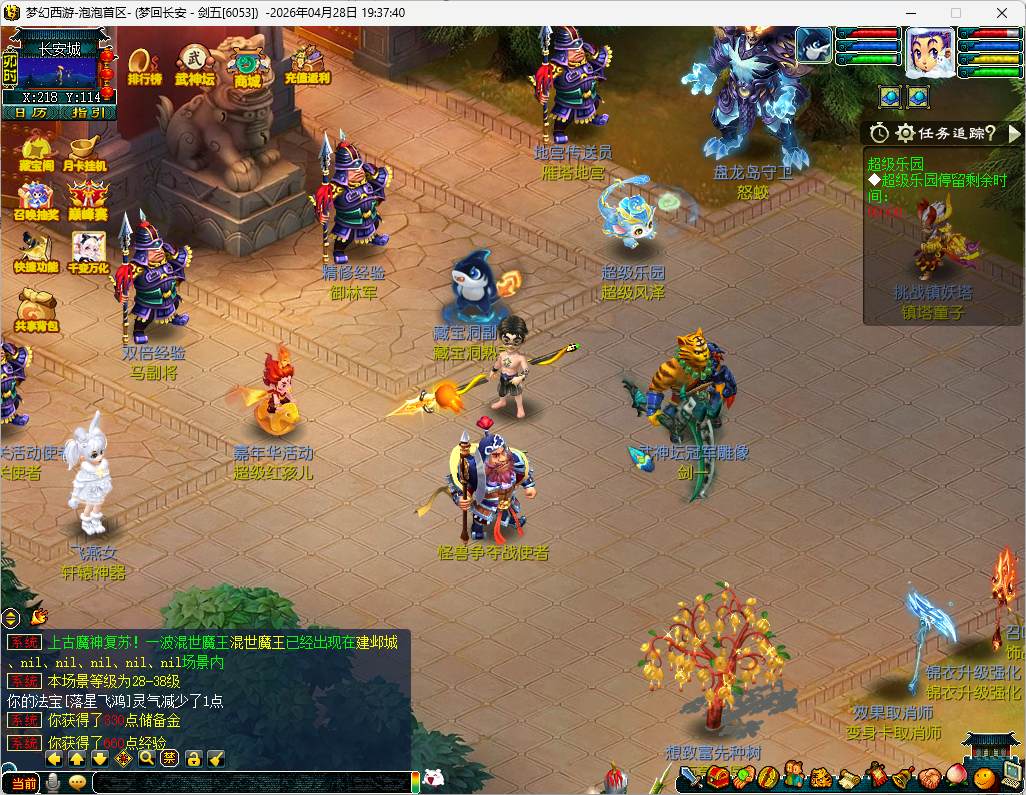
Task: Open the 千变万化 transformation icon
Action: tap(87, 251)
